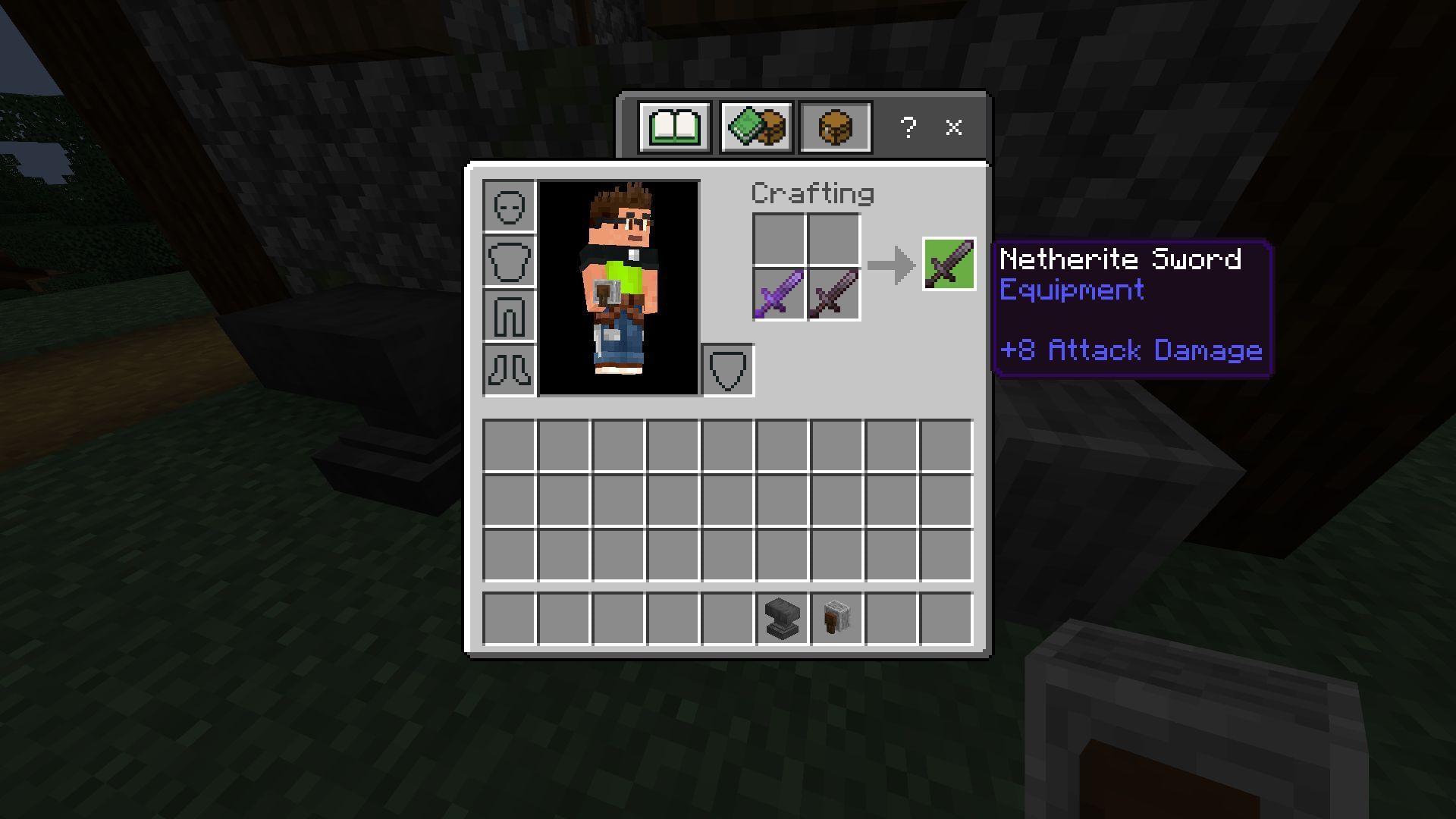
Task: Click the chestplate armor slot
Action: pyautogui.click(x=509, y=260)
